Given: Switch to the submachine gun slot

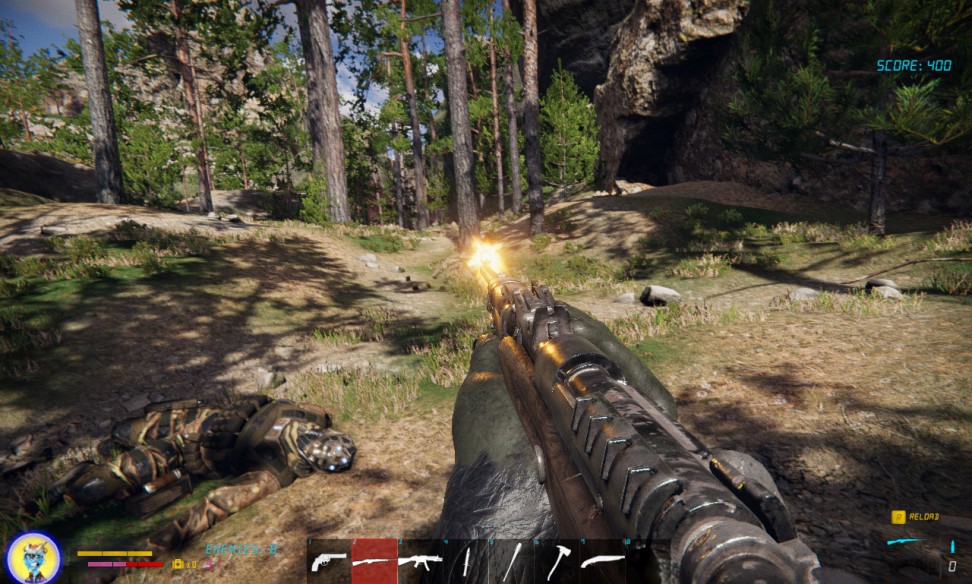Looking at the screenshot, I should point(420,561).
